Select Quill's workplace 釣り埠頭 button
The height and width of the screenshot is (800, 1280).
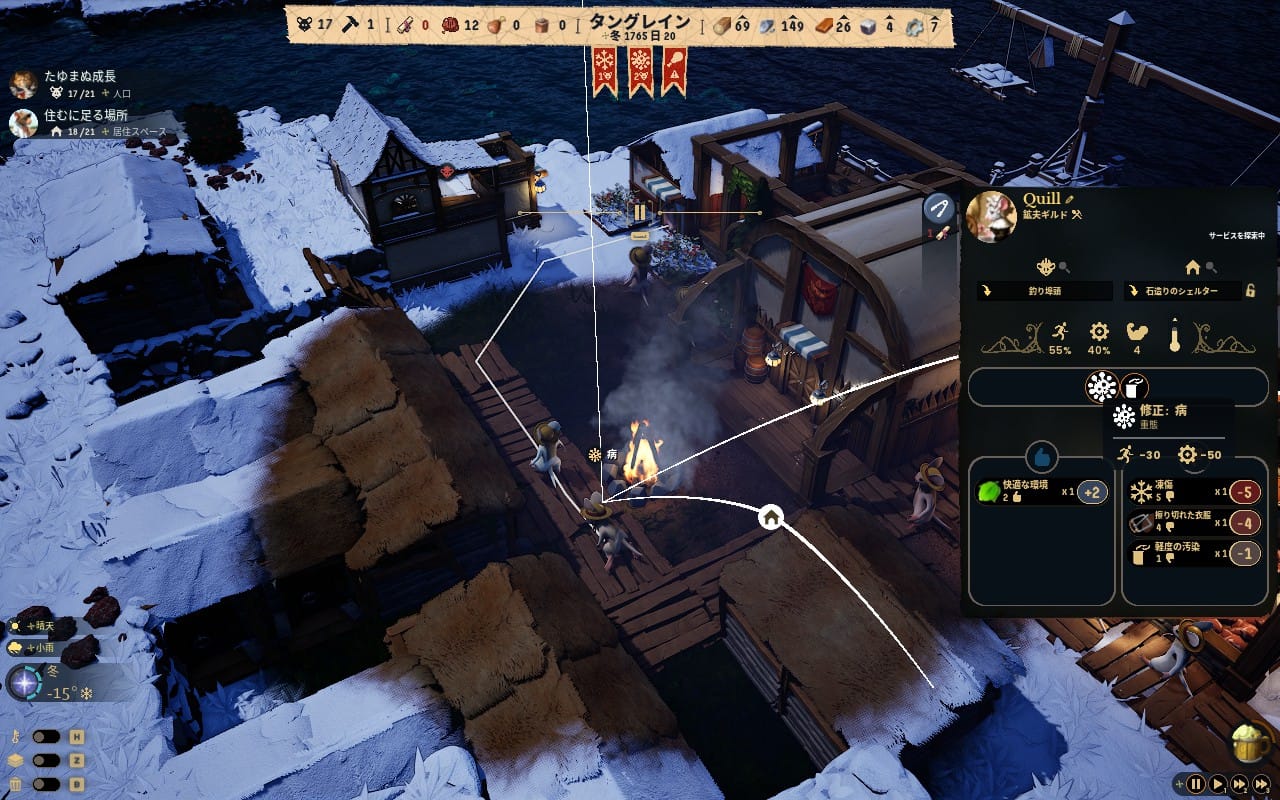tap(1045, 291)
